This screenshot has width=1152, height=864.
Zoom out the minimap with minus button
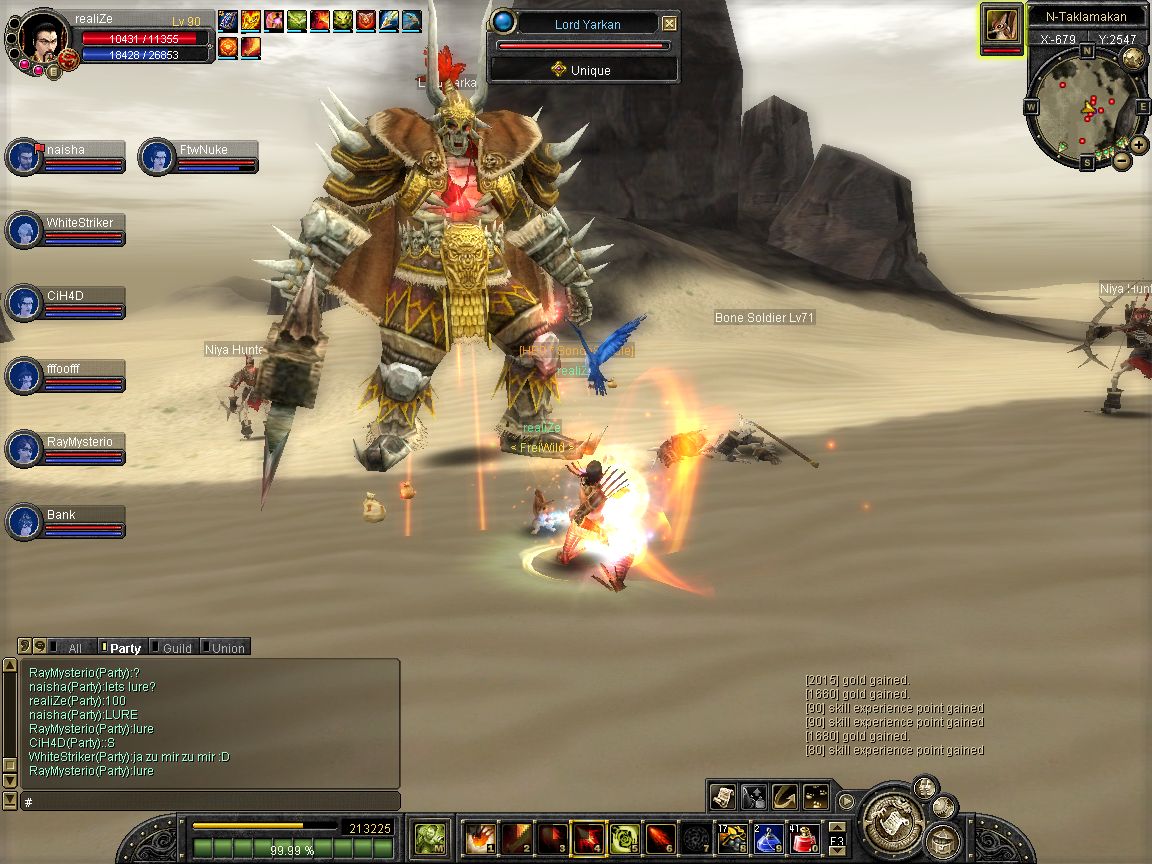[x=1122, y=160]
